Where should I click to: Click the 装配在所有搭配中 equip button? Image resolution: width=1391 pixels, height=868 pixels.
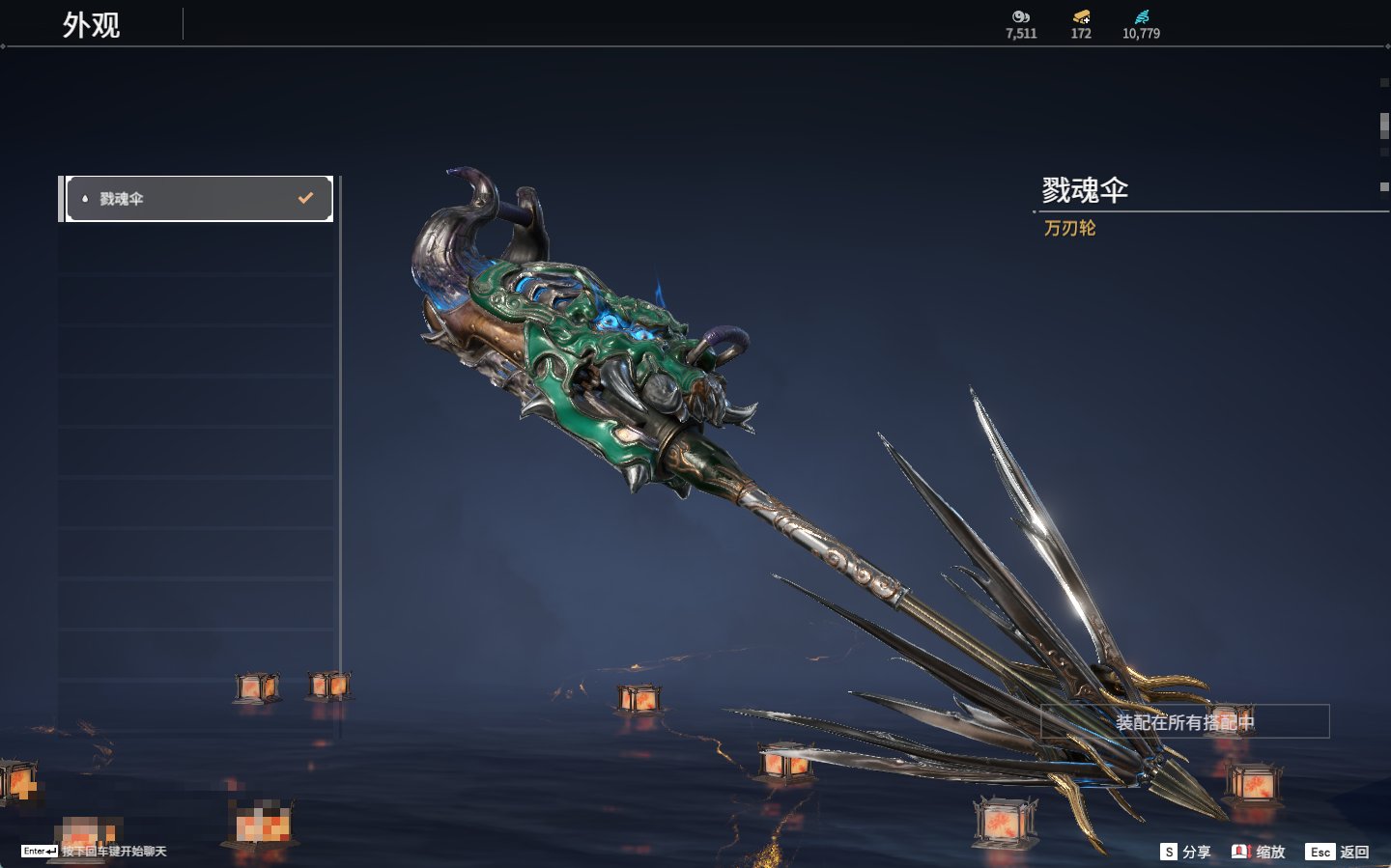[1184, 722]
